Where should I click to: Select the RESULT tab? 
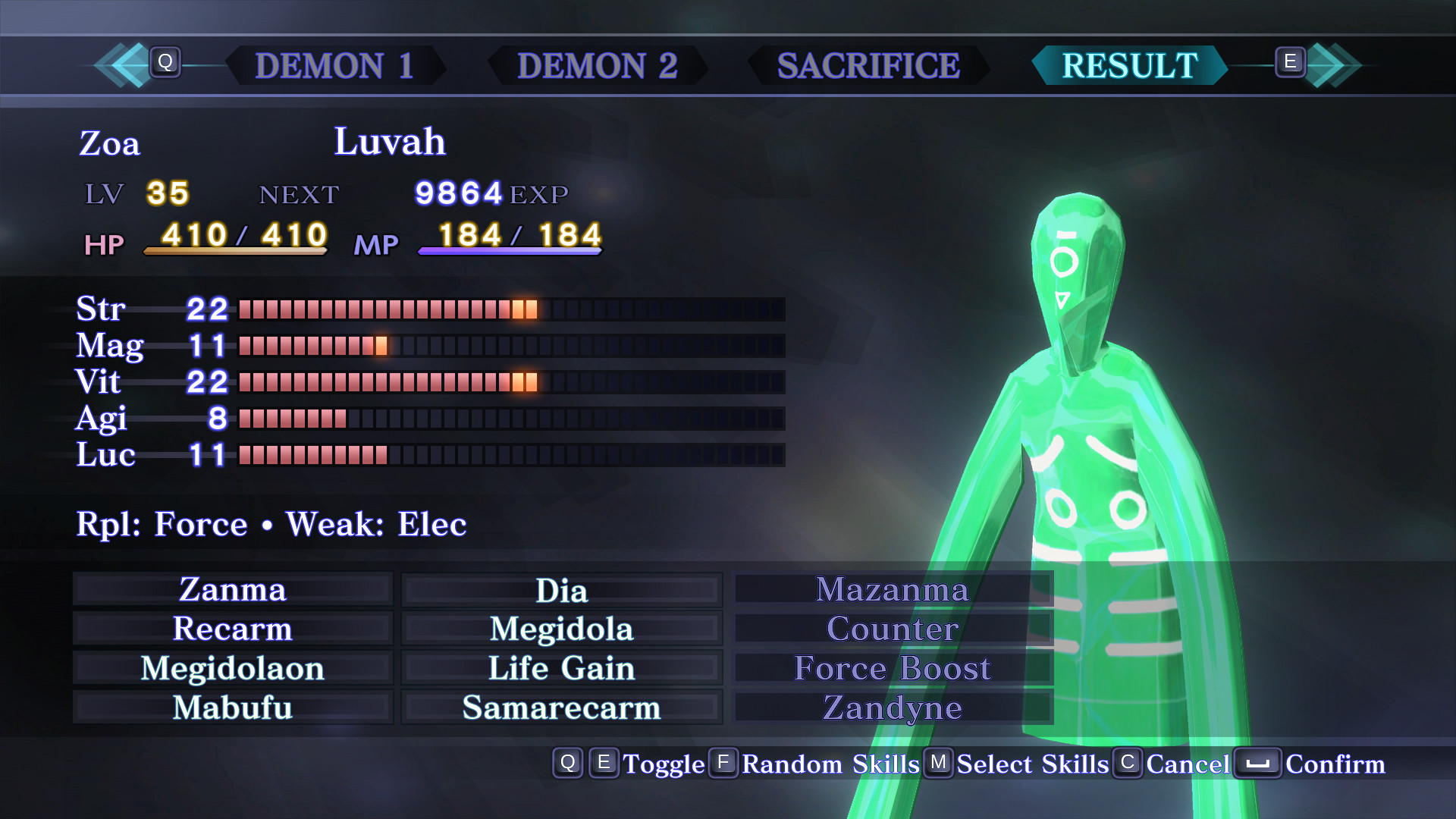click(x=1128, y=67)
